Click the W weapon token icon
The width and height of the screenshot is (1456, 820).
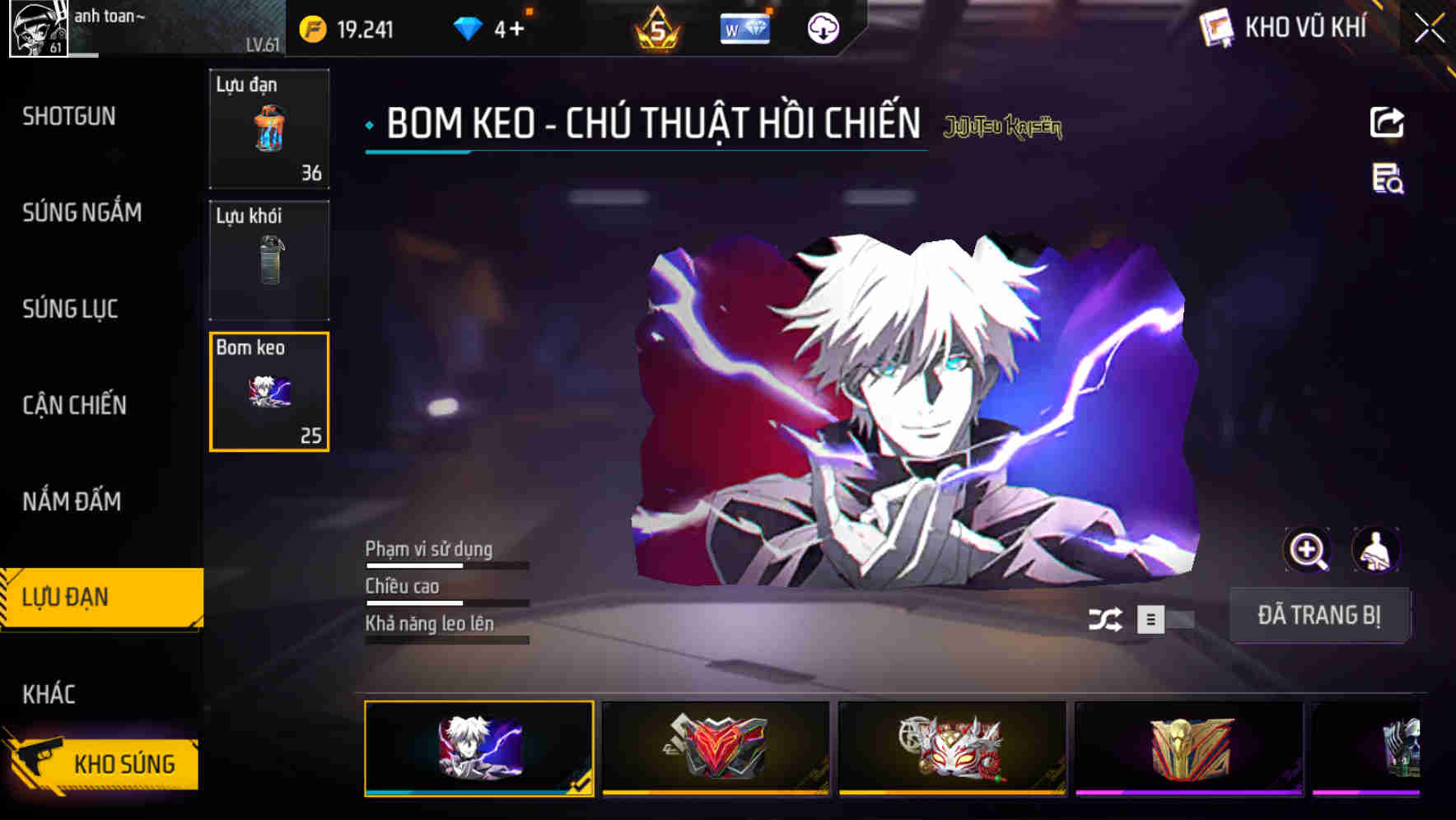pos(744,29)
